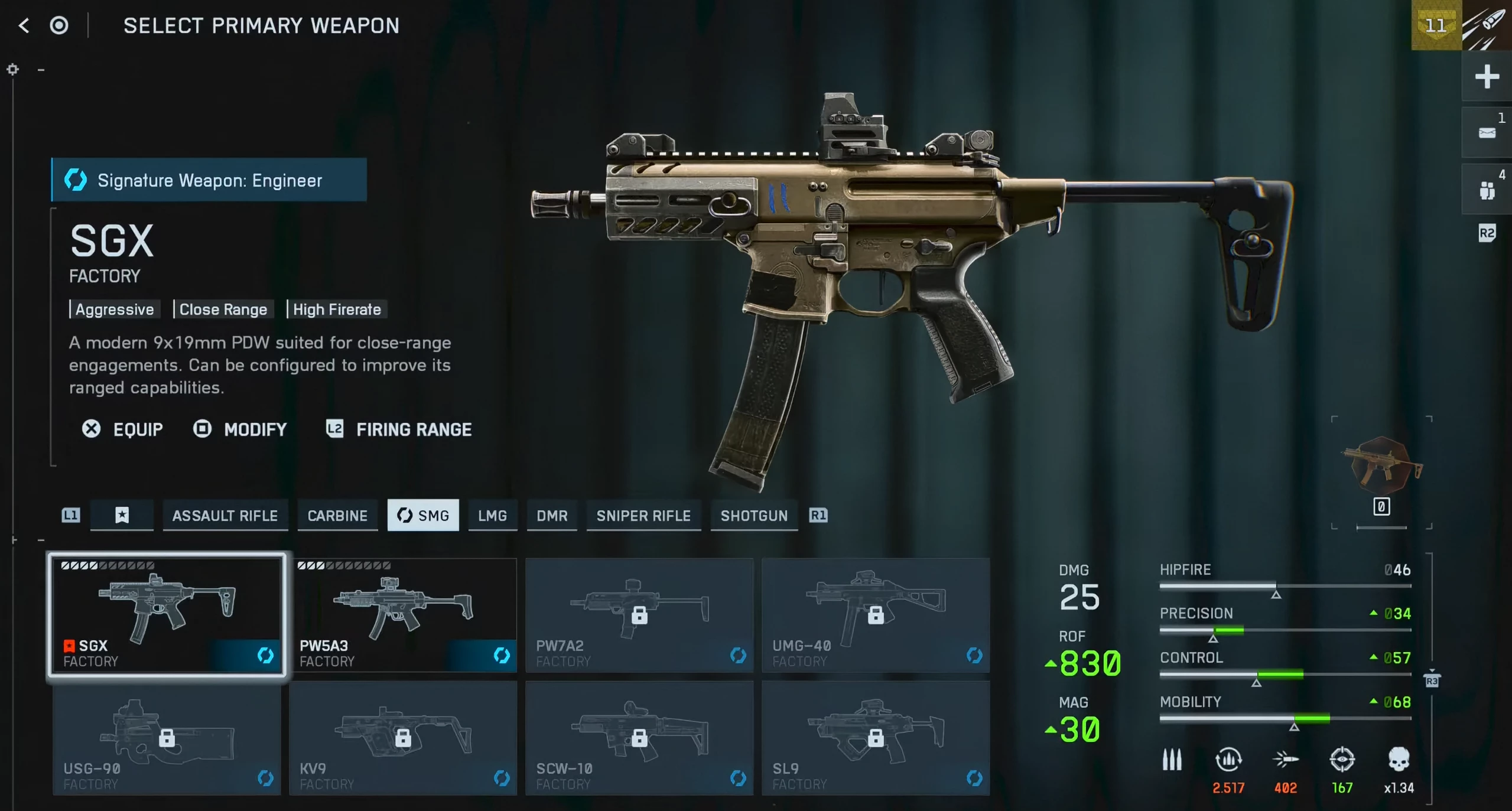
Task: Open the LMG weapon category
Action: 492,516
